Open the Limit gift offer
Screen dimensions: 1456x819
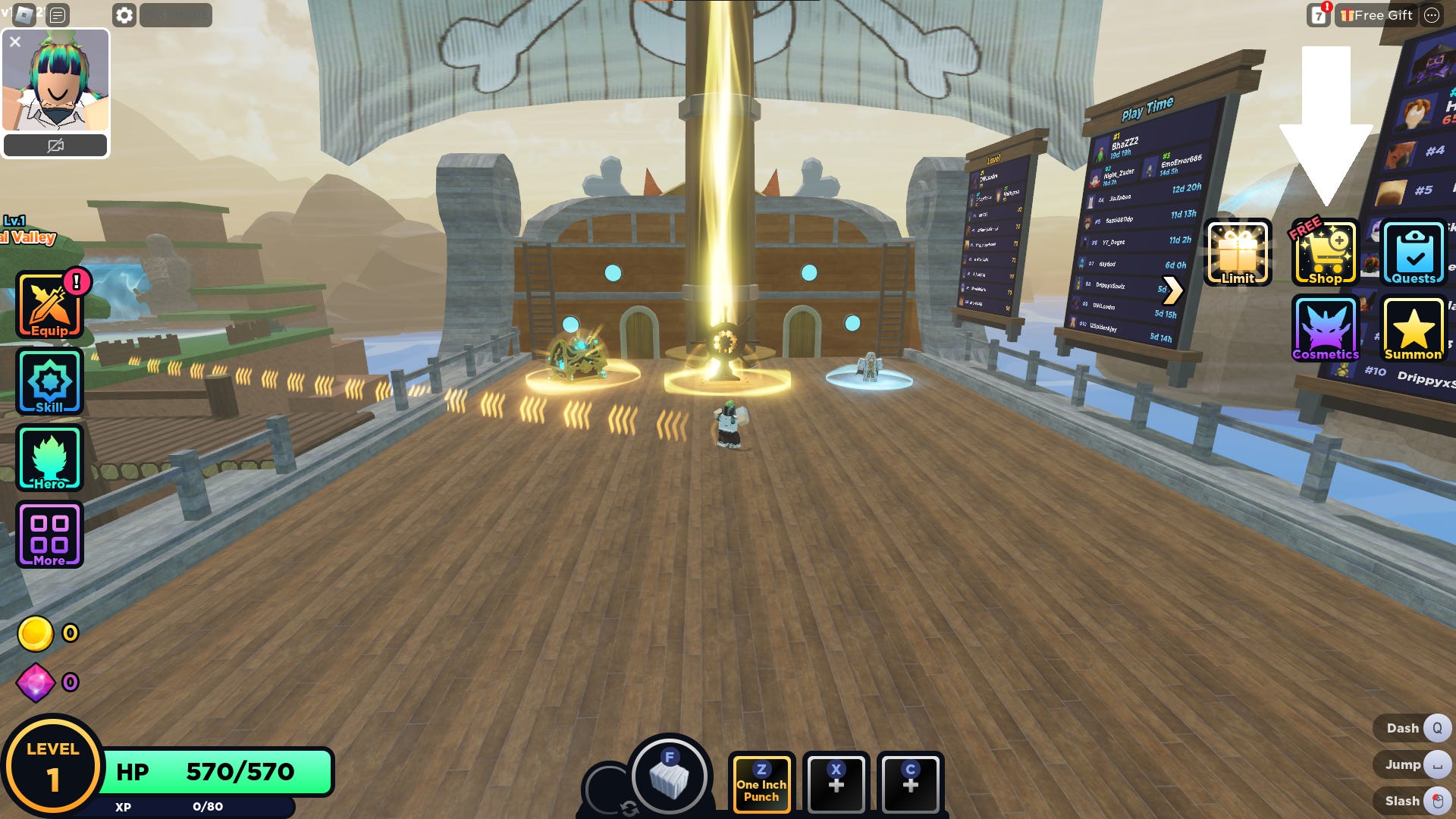[1238, 253]
